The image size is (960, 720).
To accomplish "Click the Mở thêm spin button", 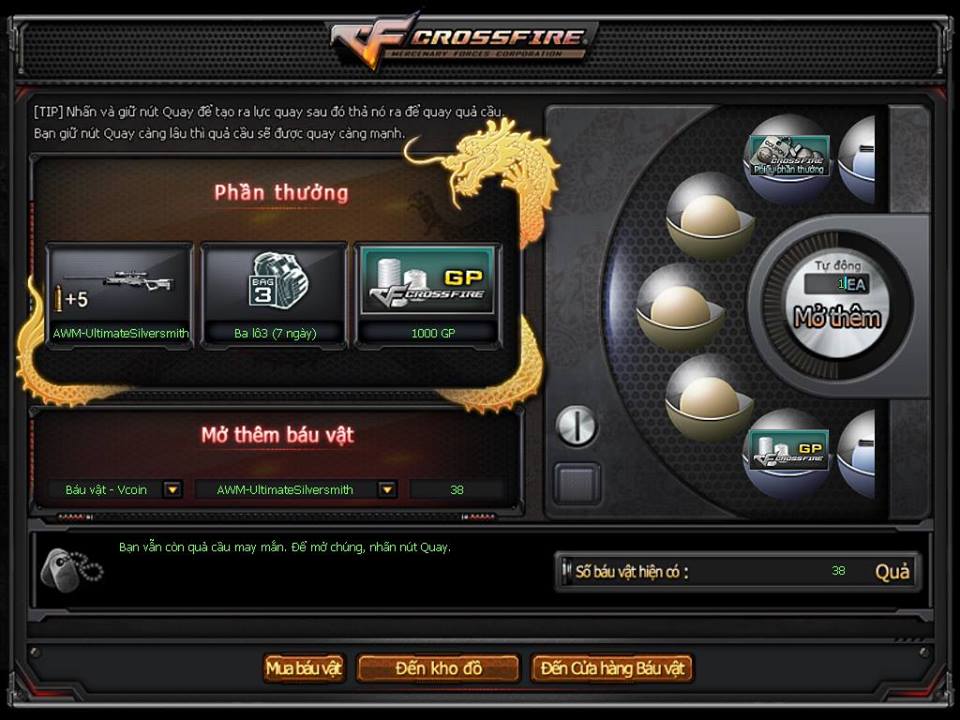I will point(837,318).
